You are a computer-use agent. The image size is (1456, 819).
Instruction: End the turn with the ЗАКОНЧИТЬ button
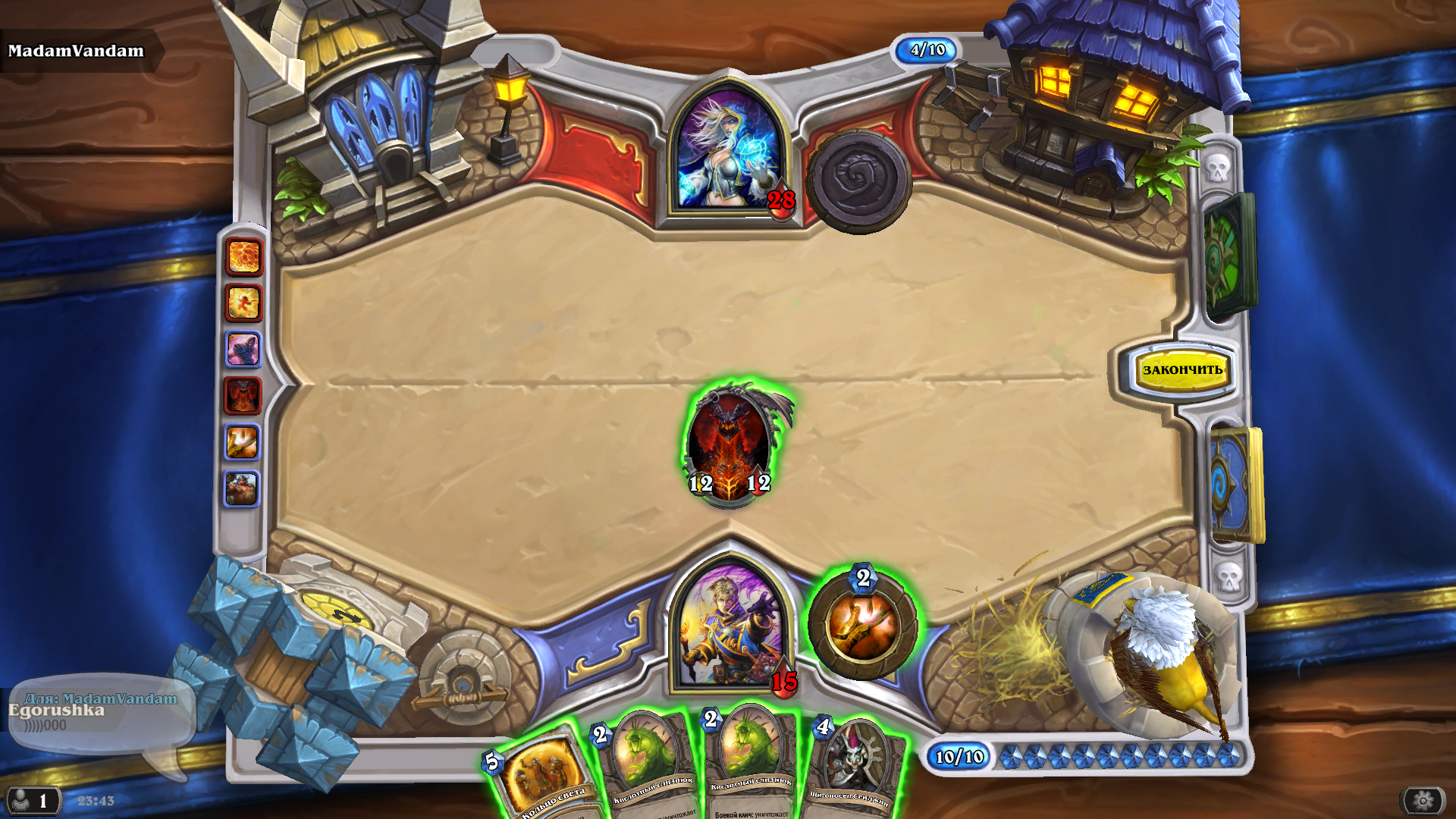[1181, 370]
